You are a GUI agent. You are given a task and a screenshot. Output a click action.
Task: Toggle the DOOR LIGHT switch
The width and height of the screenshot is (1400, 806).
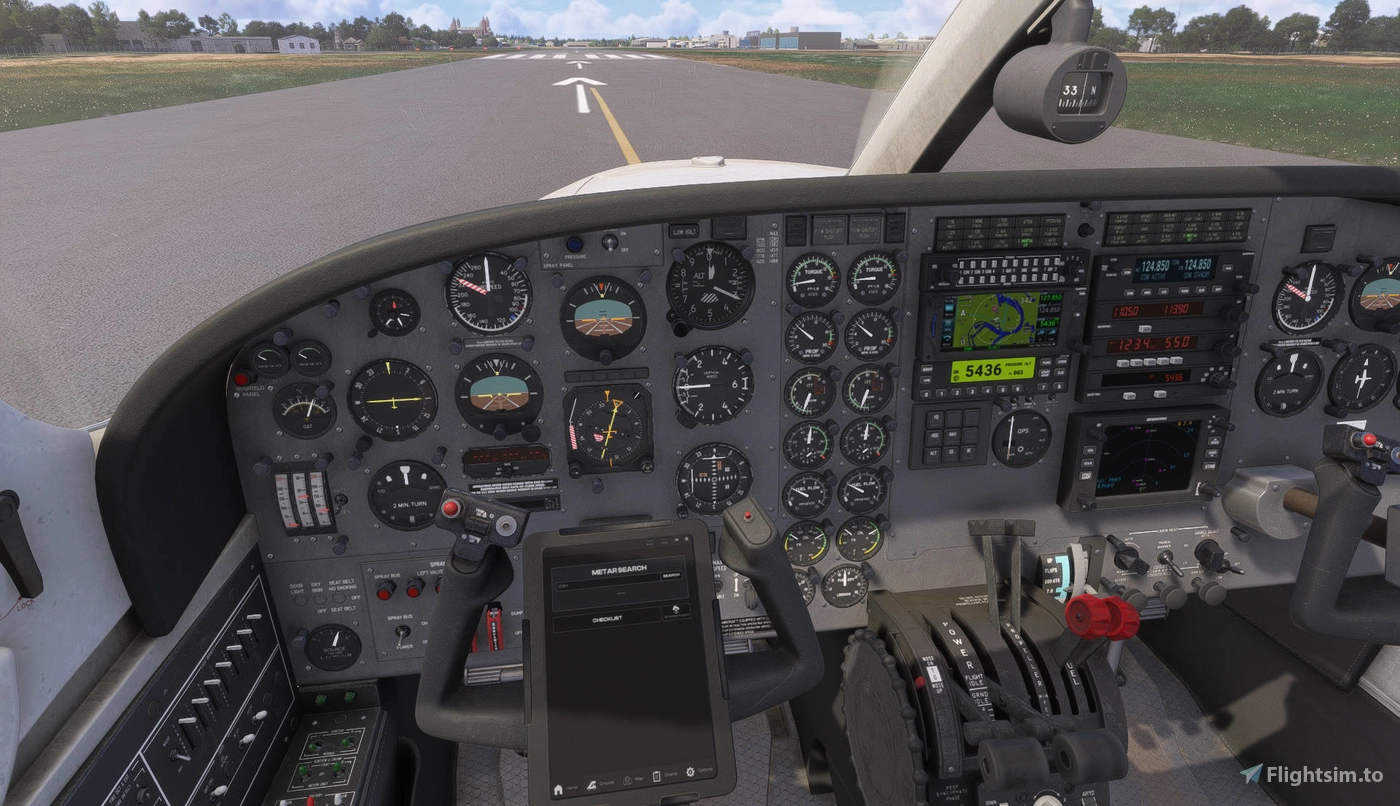click(x=301, y=600)
